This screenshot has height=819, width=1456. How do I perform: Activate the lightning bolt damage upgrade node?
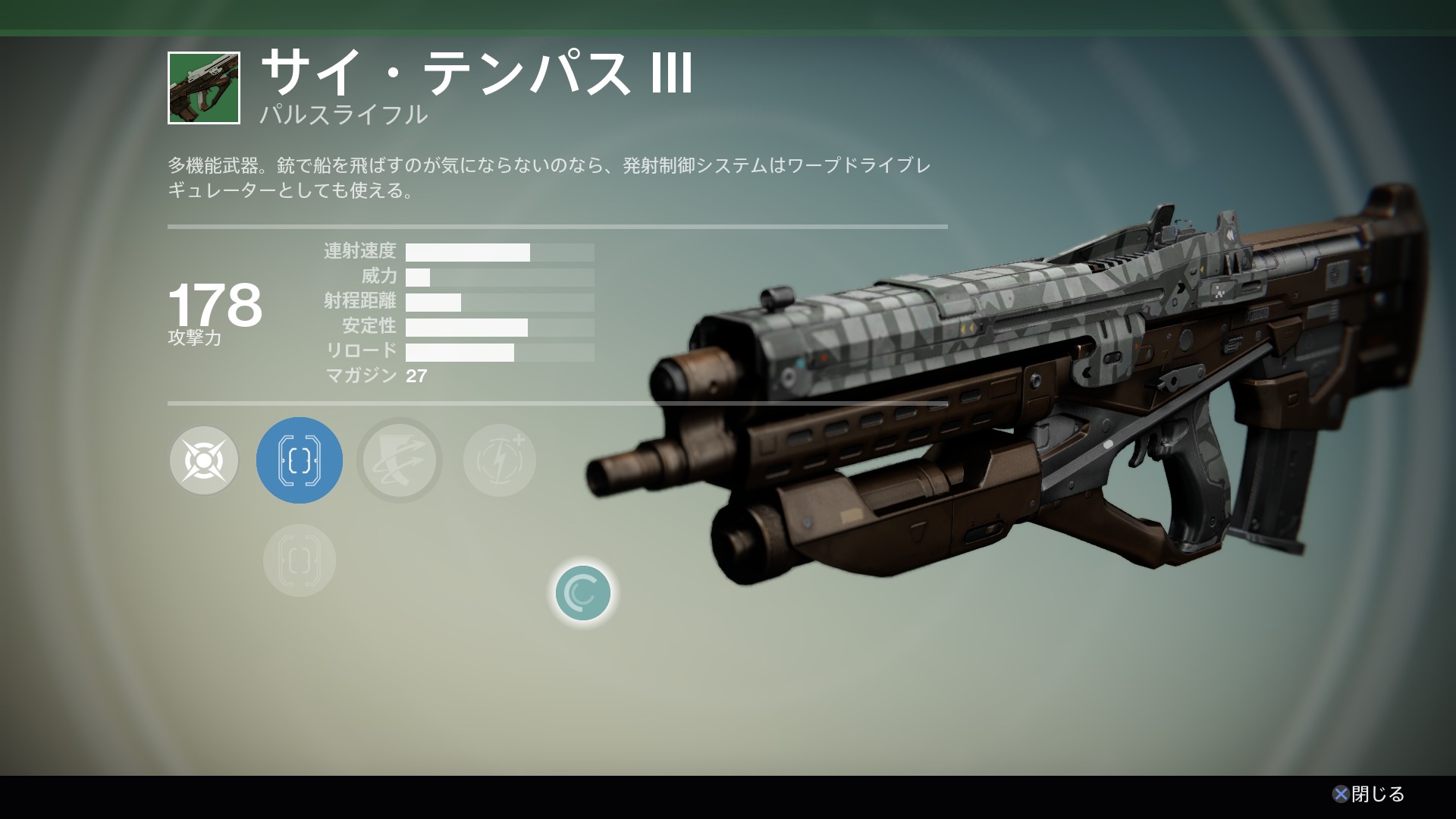pos(500,460)
